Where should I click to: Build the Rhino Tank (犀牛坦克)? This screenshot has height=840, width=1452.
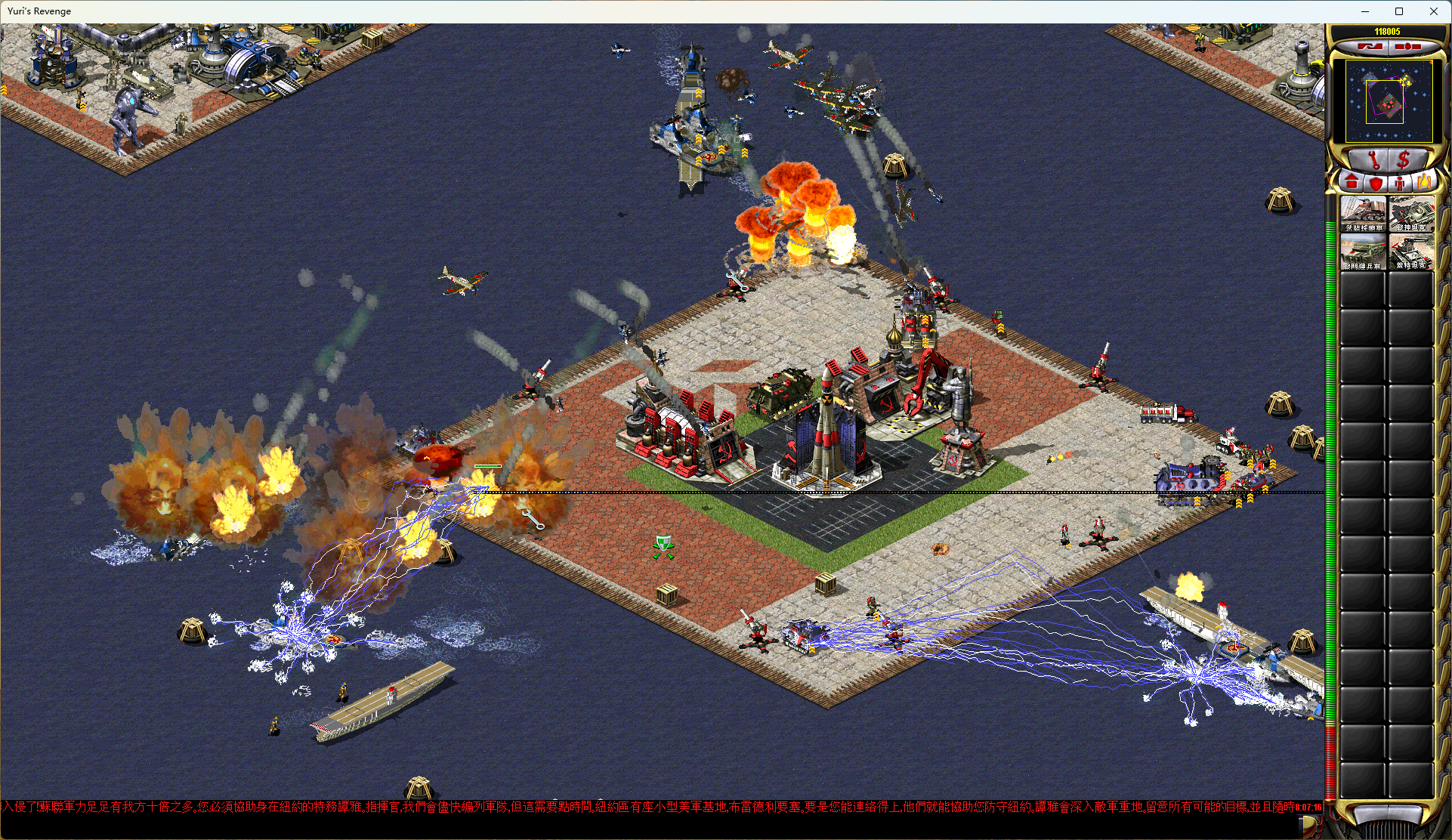click(x=1411, y=214)
